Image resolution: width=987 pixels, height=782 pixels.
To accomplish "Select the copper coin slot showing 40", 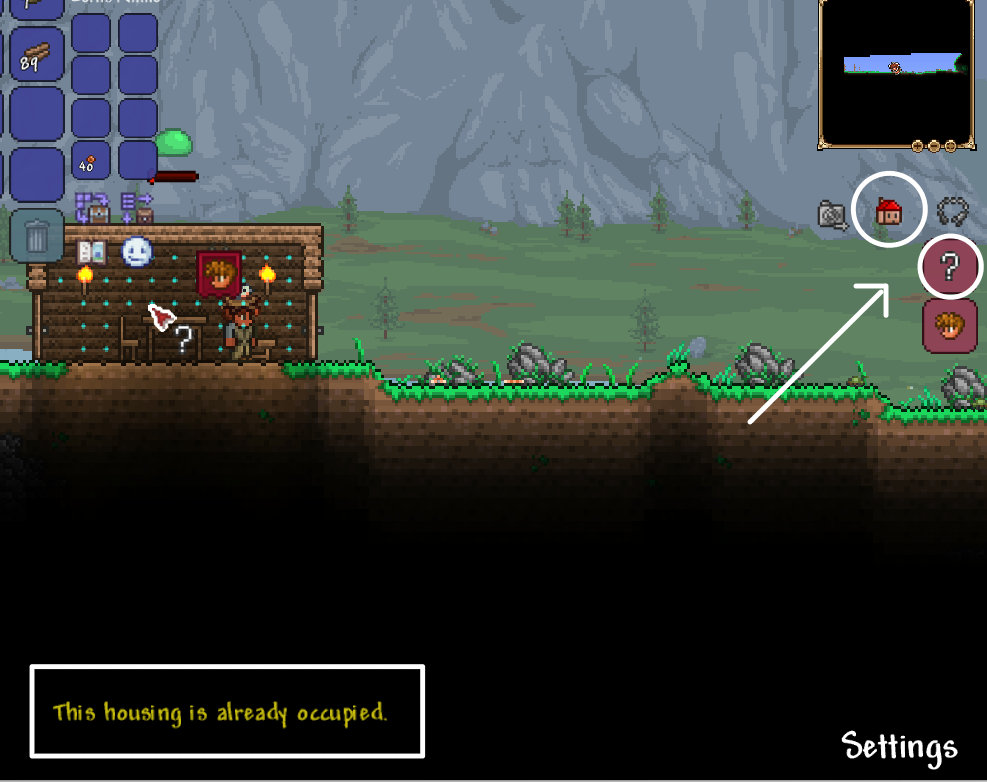I will (91, 159).
